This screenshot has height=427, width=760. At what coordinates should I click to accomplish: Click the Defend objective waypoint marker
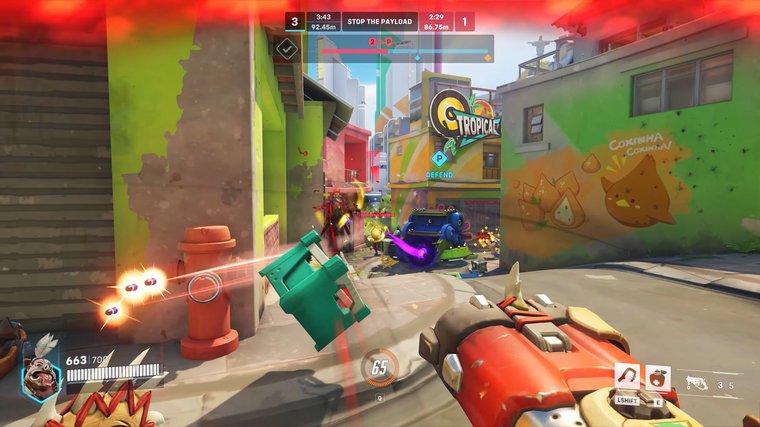(438, 157)
